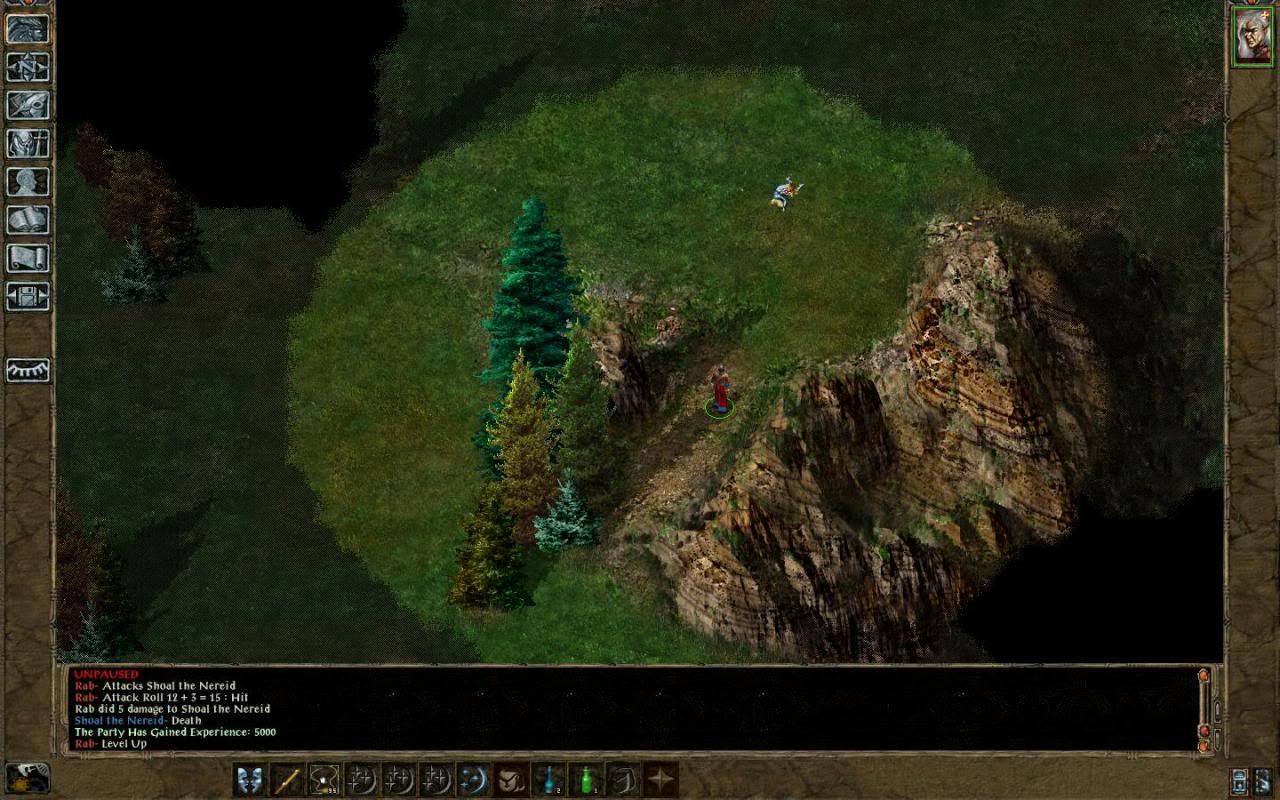Screen dimensions: 1280x800
Task: Click the pouch use-item button
Action: (x=510, y=779)
